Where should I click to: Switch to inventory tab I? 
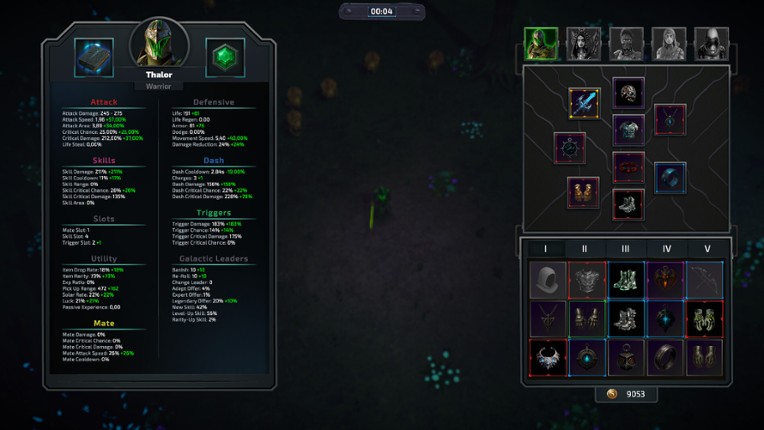coord(545,249)
